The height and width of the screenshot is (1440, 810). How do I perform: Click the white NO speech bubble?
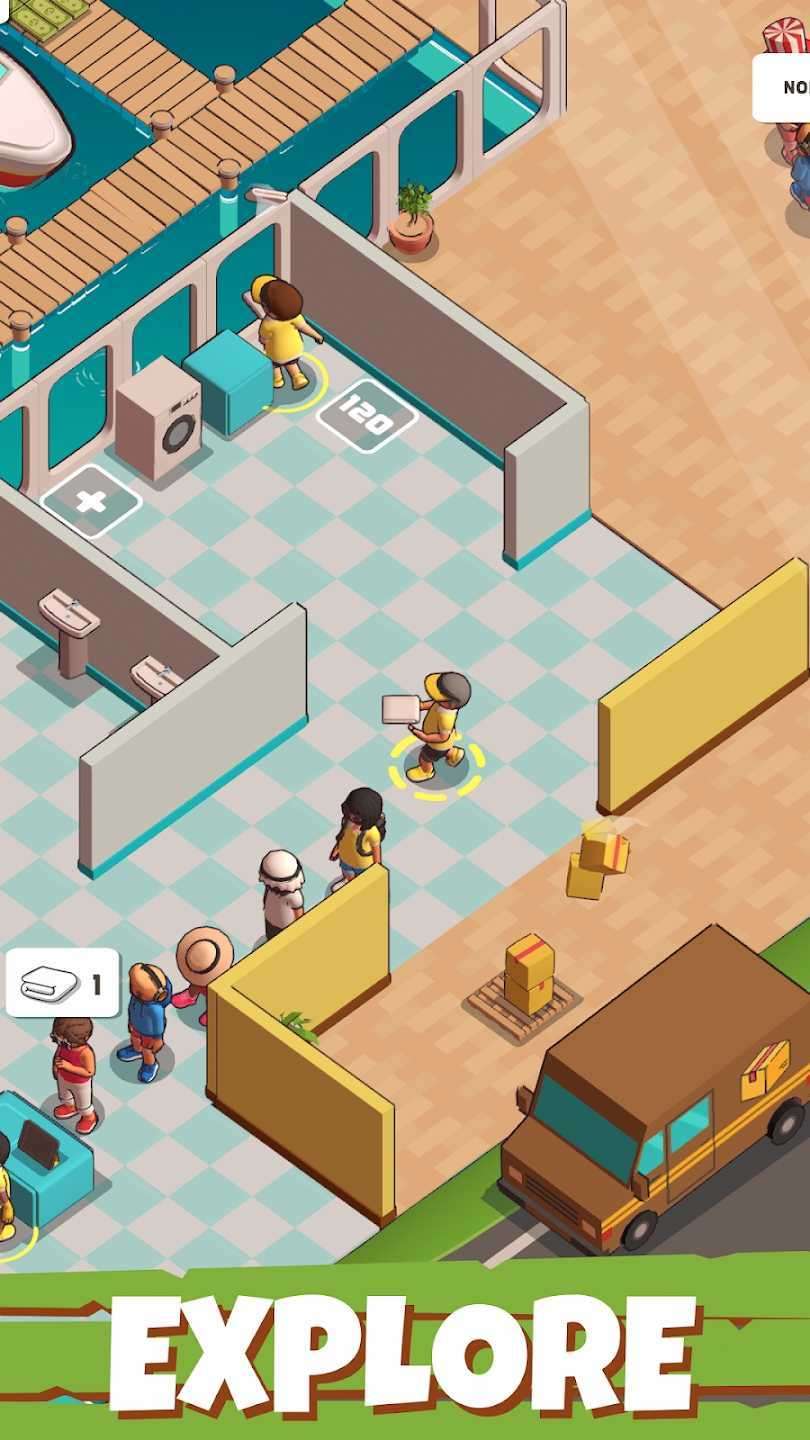(x=785, y=88)
